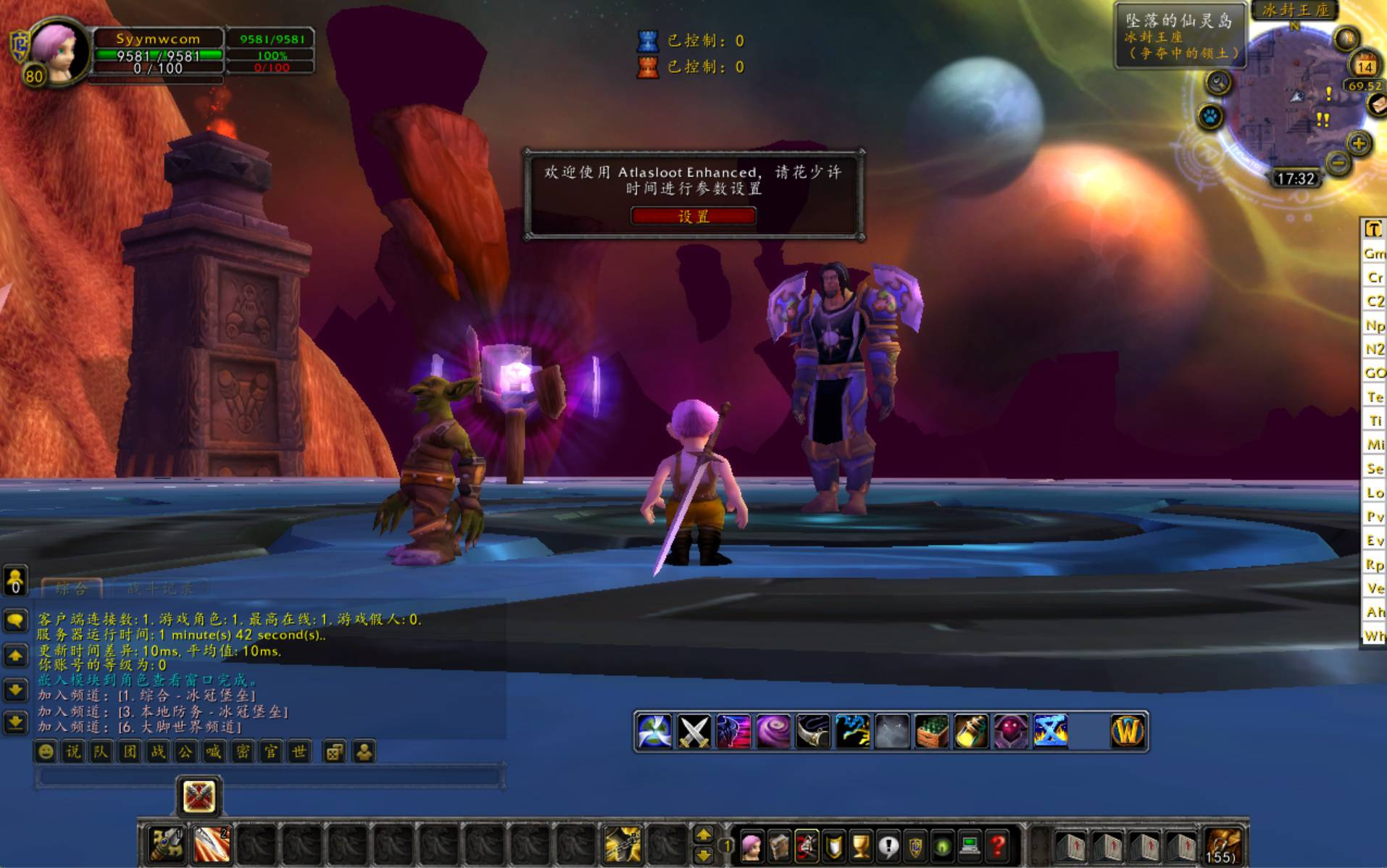Viewport: 1387px width, 868px height.
Task: Switch to the 战斗记录 chat tab
Action: click(x=160, y=588)
